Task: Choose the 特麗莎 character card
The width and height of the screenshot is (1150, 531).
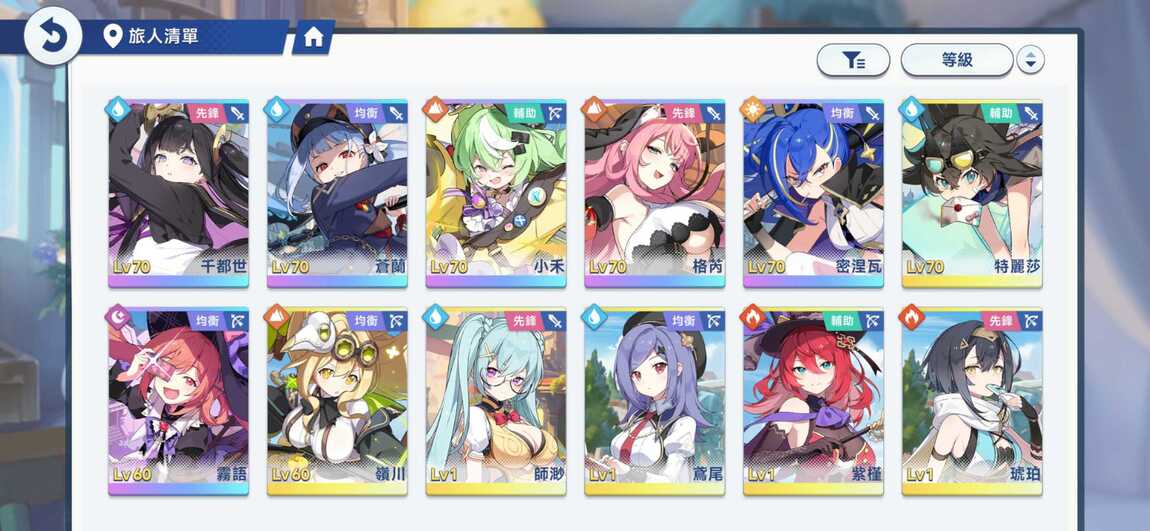Action: [972, 193]
